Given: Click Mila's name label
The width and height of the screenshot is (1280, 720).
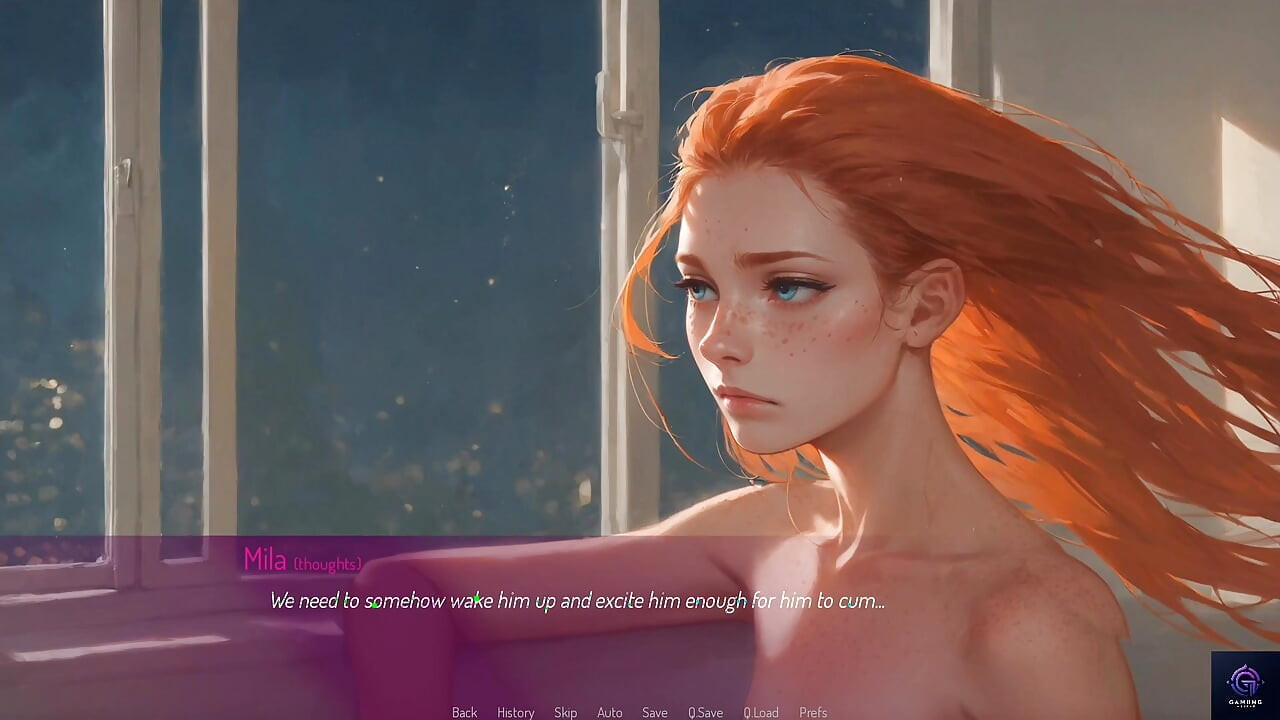Looking at the screenshot, I should pos(264,560).
